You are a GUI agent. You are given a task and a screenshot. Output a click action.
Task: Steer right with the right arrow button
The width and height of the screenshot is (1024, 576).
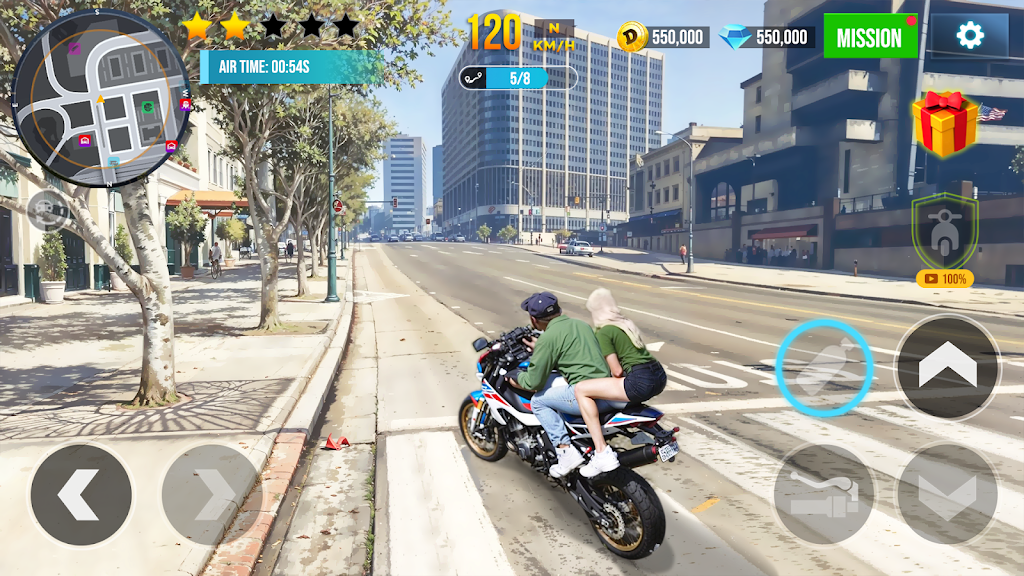click(x=212, y=494)
